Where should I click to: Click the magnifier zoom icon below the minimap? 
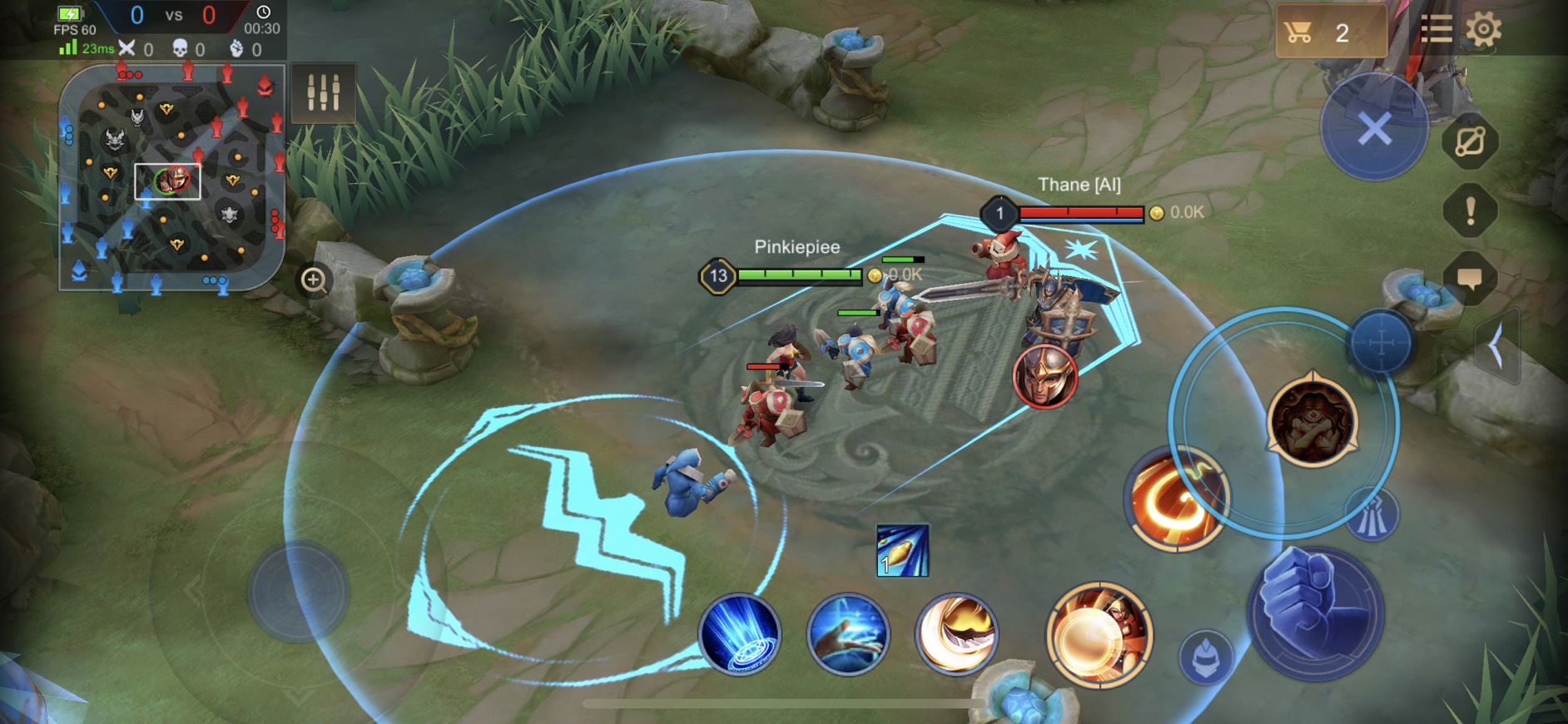[314, 280]
